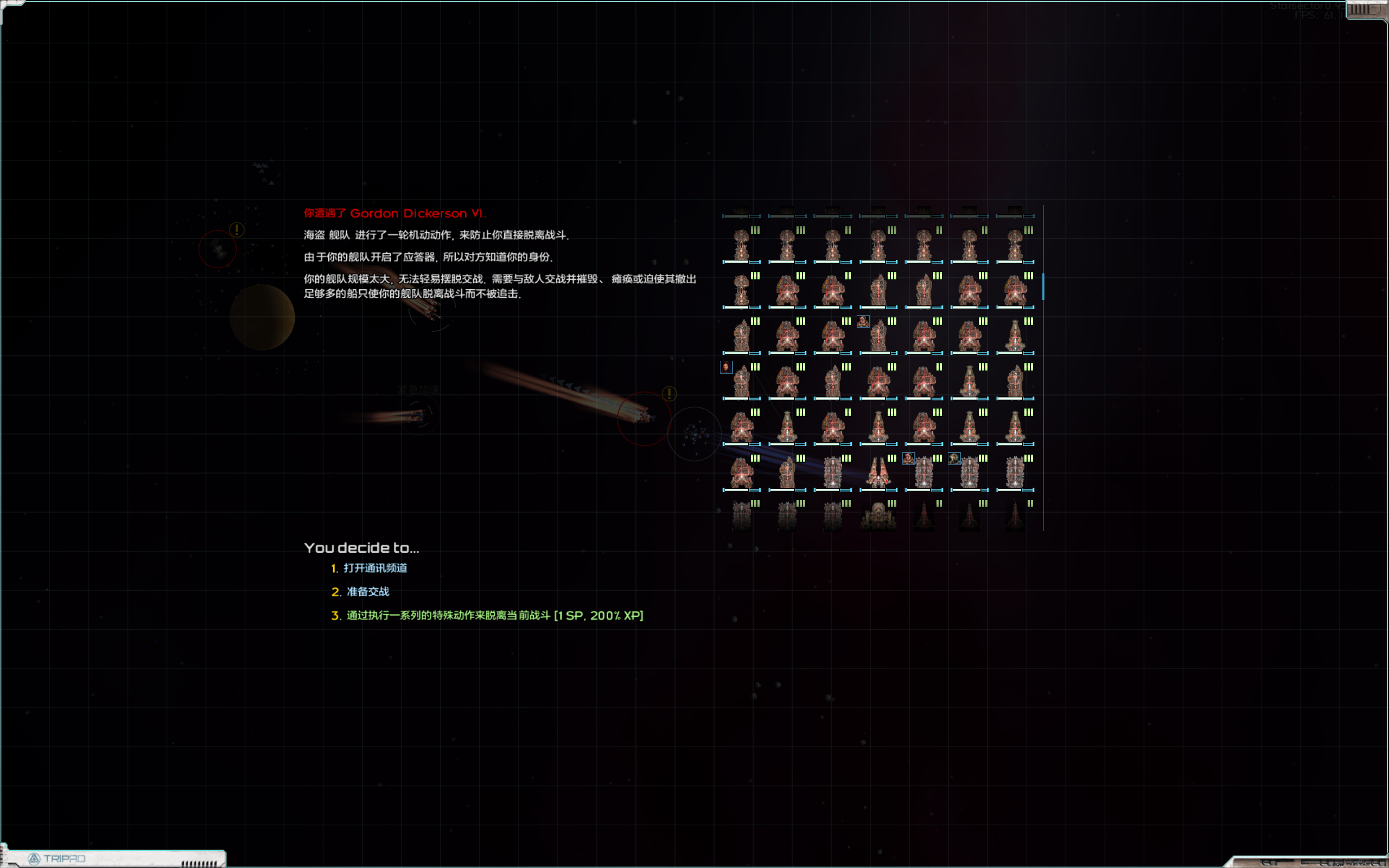
Task: Click the exclamation alert marker near the upper-left fleet
Action: click(x=236, y=228)
